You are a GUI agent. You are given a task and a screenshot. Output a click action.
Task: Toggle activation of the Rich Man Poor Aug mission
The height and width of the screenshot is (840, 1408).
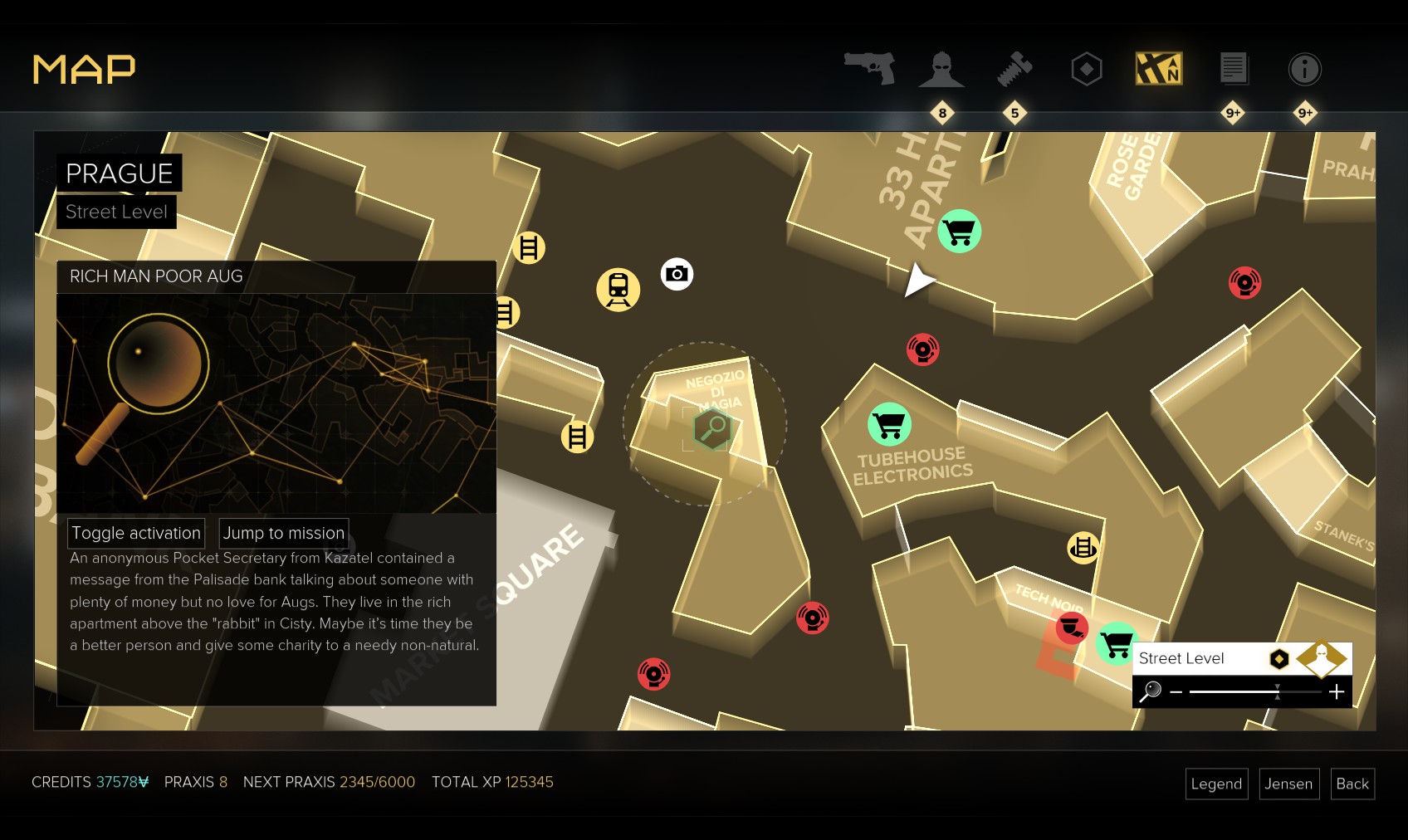coord(136,533)
